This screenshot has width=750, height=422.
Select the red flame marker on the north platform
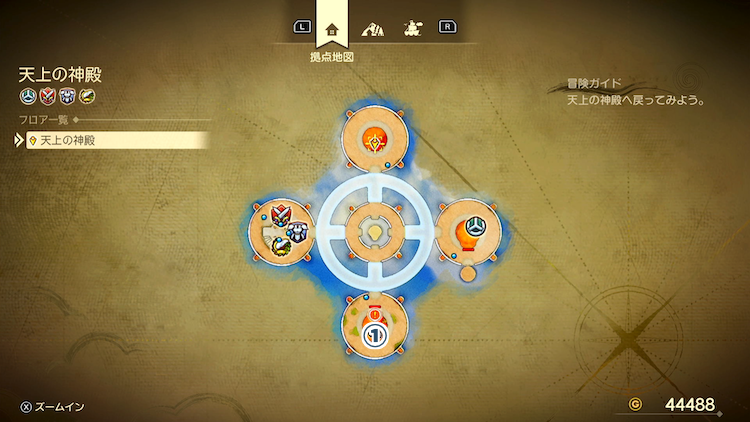pos(372,141)
